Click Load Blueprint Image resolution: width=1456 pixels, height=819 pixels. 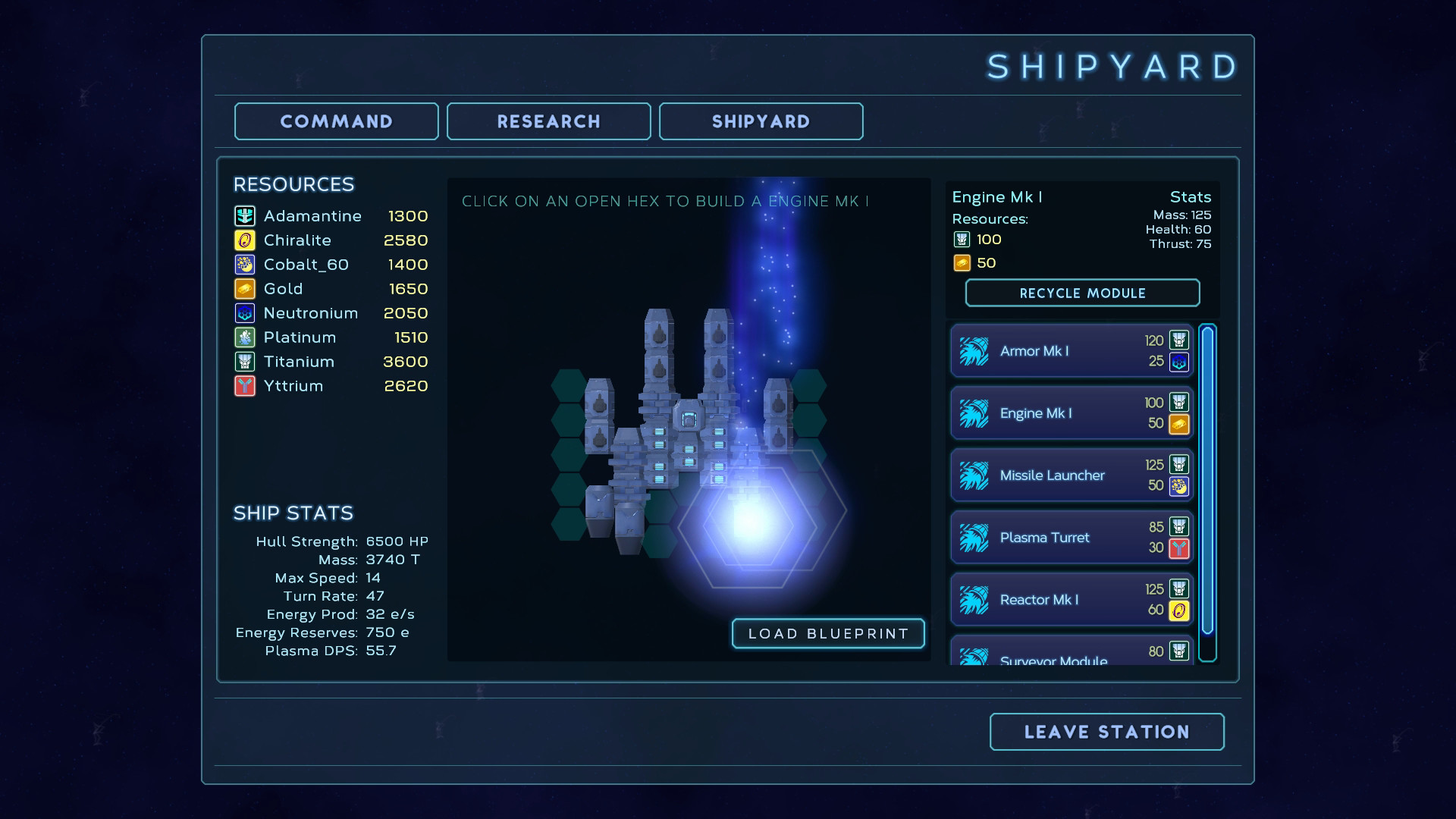tap(828, 633)
